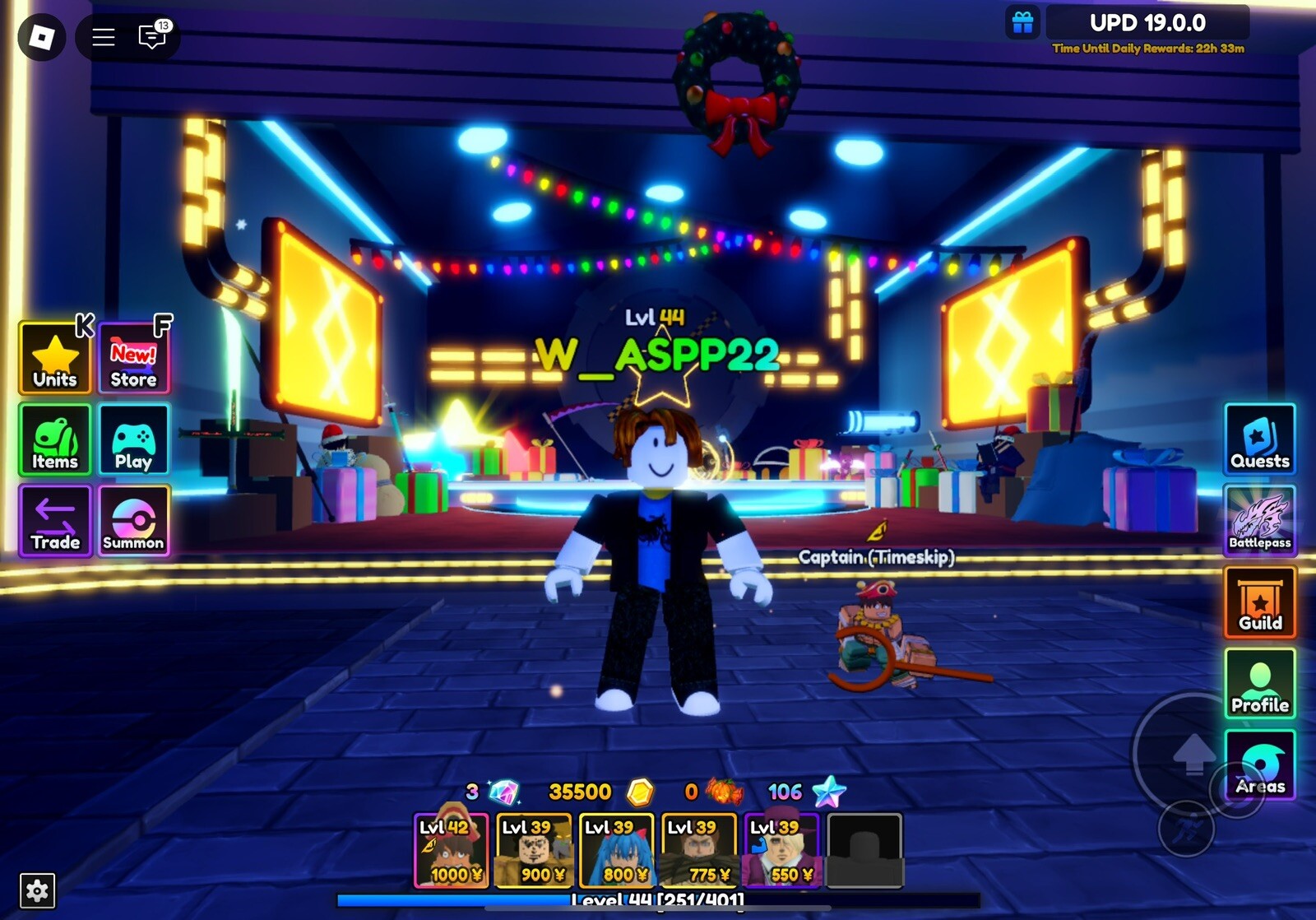Open the New Store panel
This screenshot has height=920, width=1316.
pyautogui.click(x=133, y=358)
